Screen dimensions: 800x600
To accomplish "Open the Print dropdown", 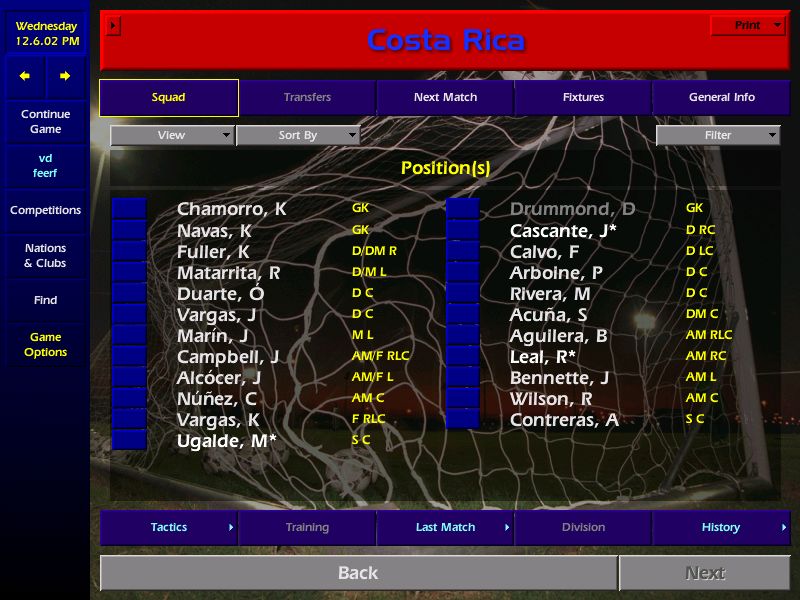I will click(748, 25).
